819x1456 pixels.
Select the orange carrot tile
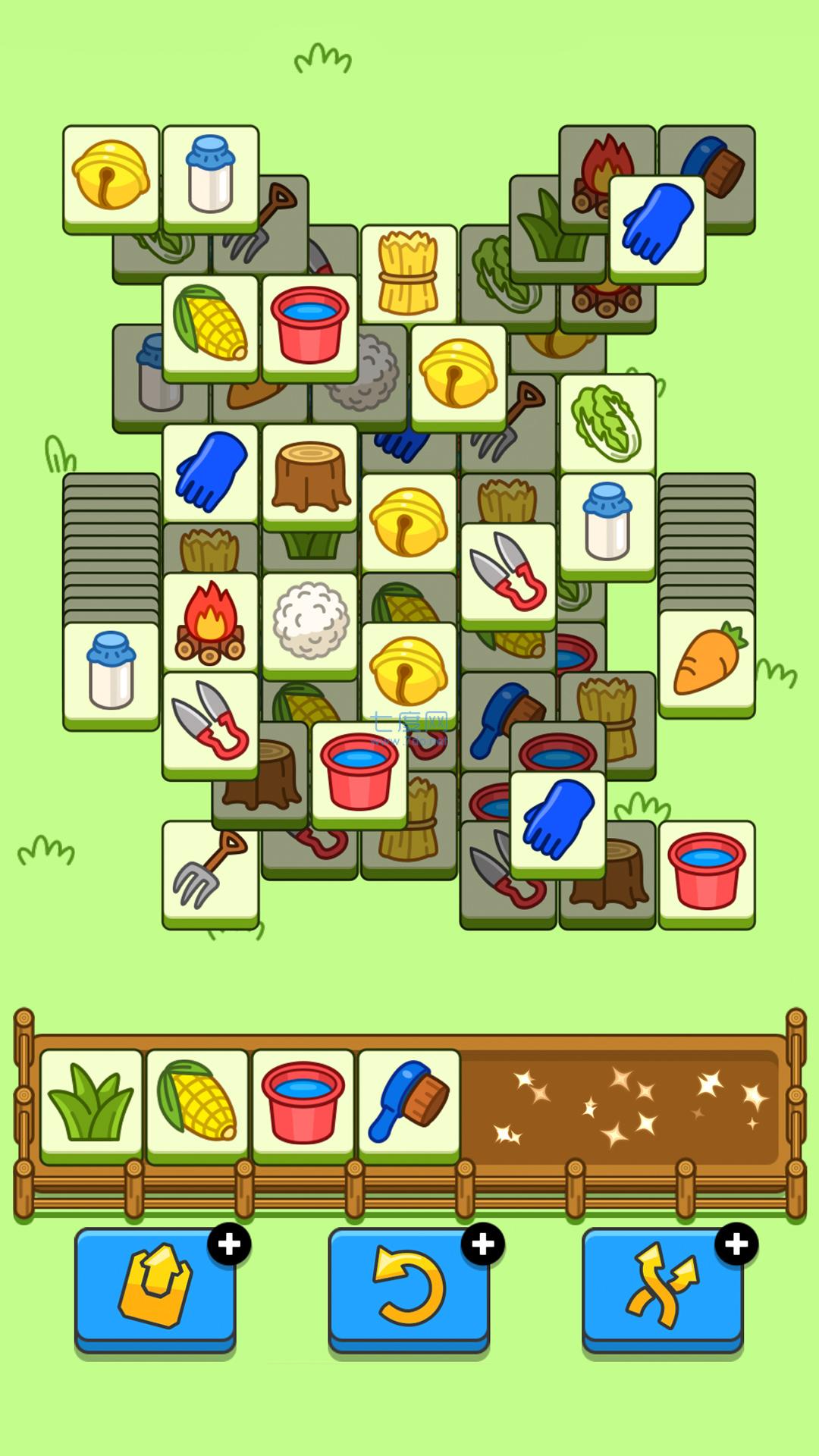(x=707, y=661)
